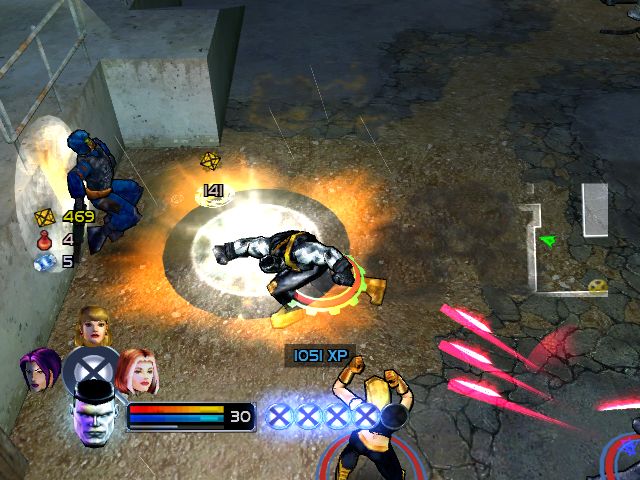Select the yellow objective marker on the map

click(x=598, y=285)
